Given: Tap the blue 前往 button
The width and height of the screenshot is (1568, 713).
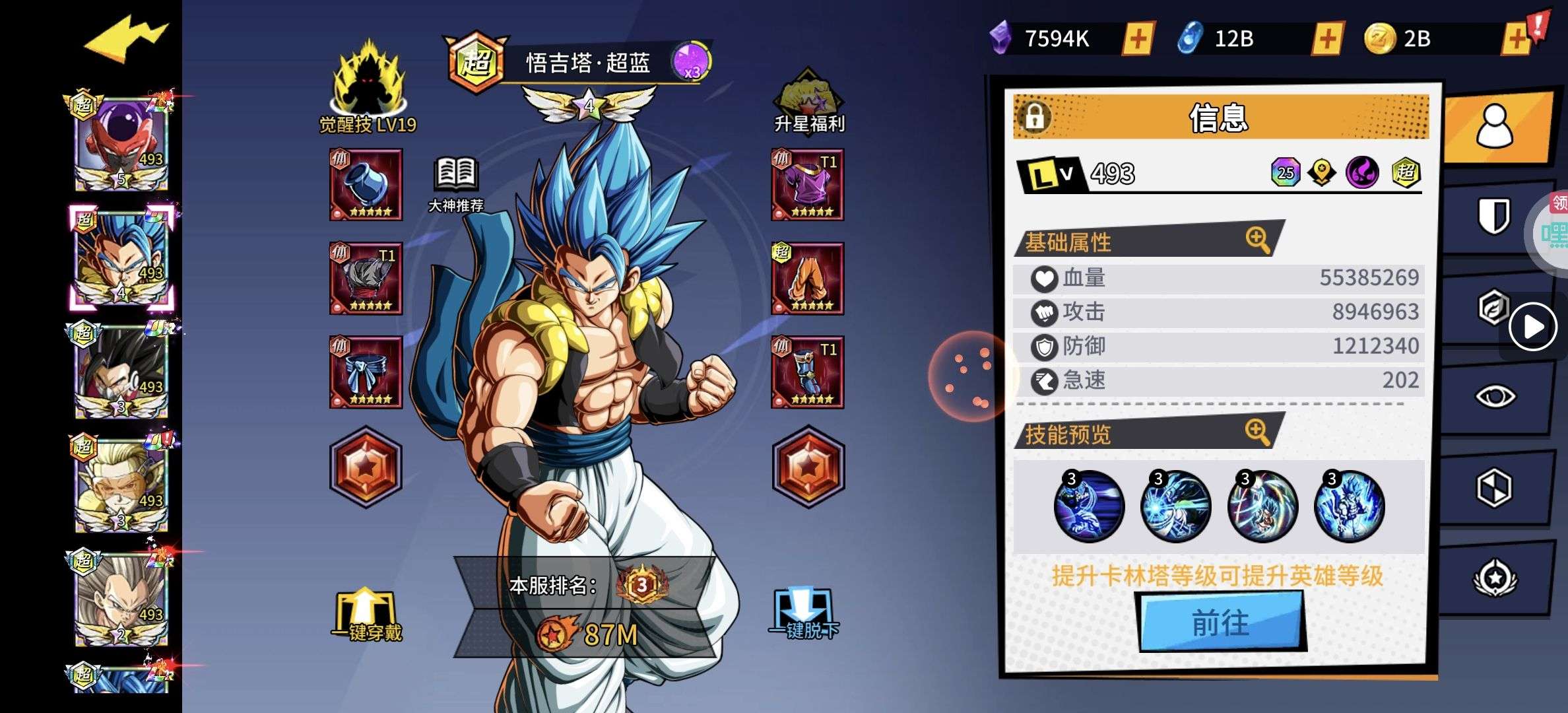Looking at the screenshot, I should 1220,622.
